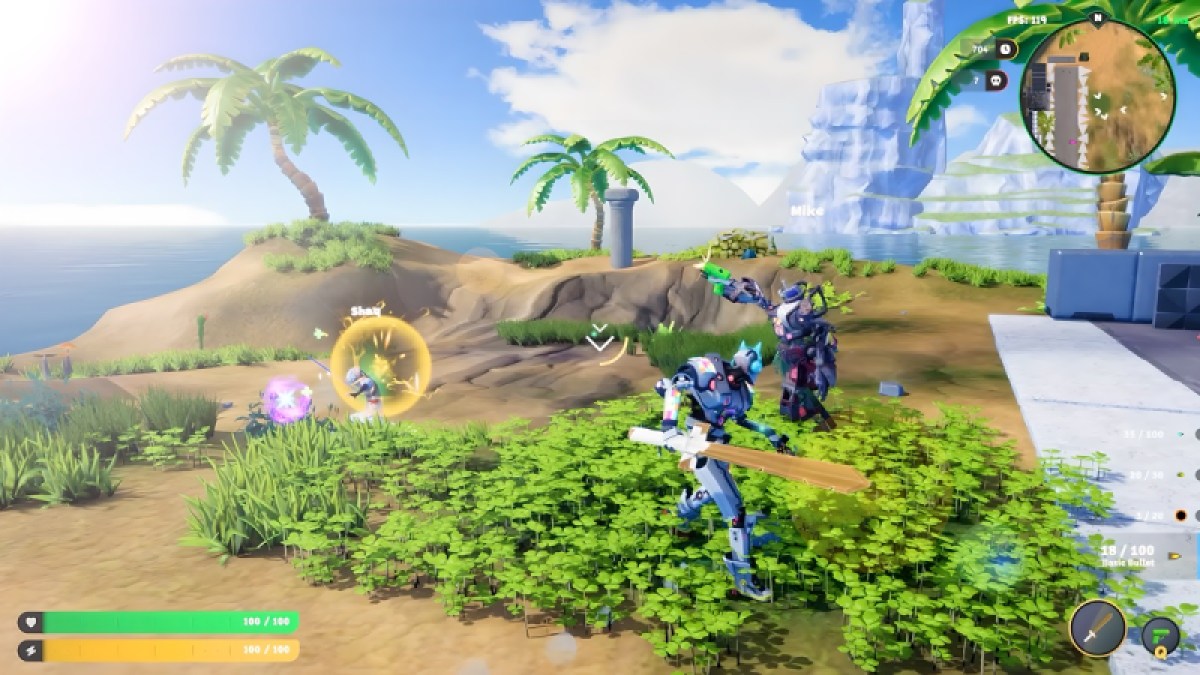Choose the black orb ammo type
This screenshot has height=675, width=1200.
point(1180,516)
